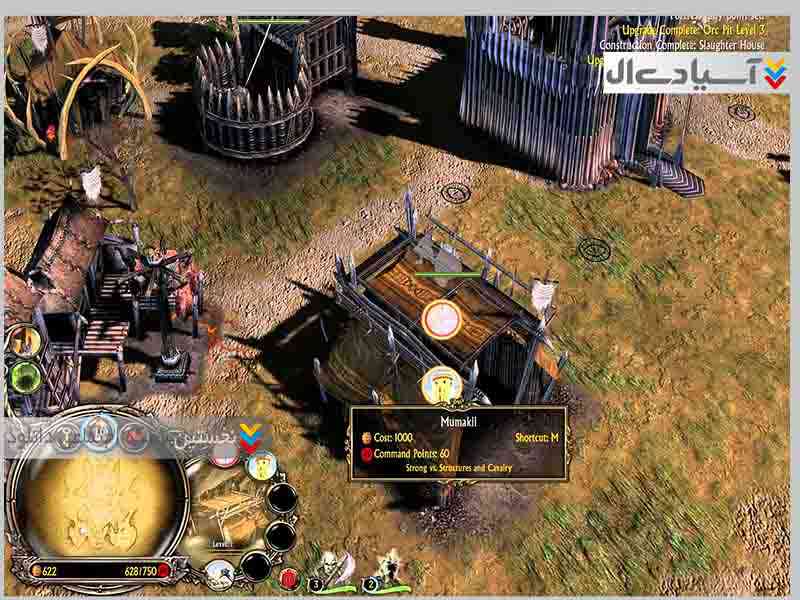Click the green orb icon on the left edge
Image resolution: width=800 pixels, height=600 pixels.
pyautogui.click(x=24, y=378)
